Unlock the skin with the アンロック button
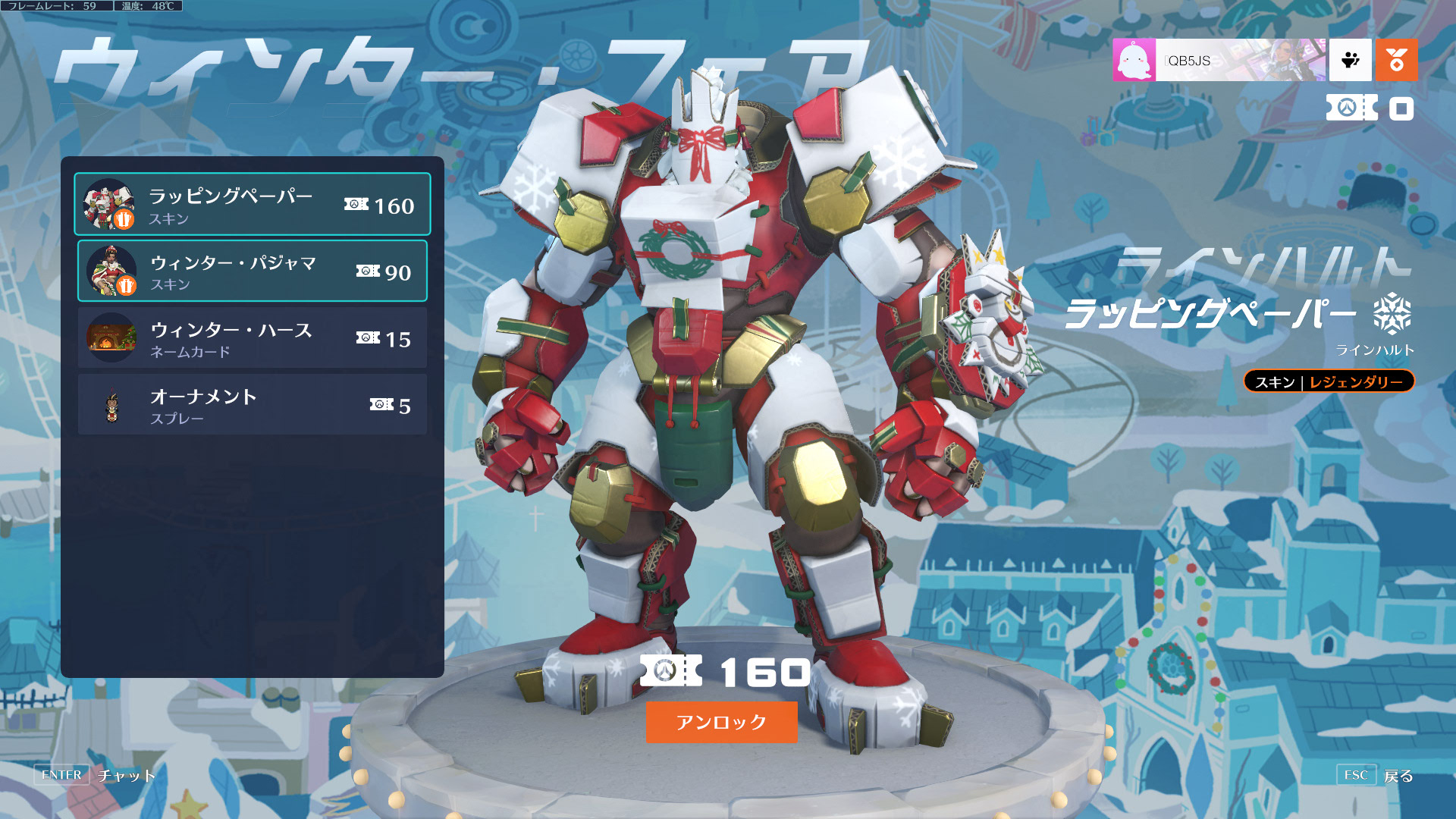Image resolution: width=1456 pixels, height=819 pixels. click(x=720, y=722)
